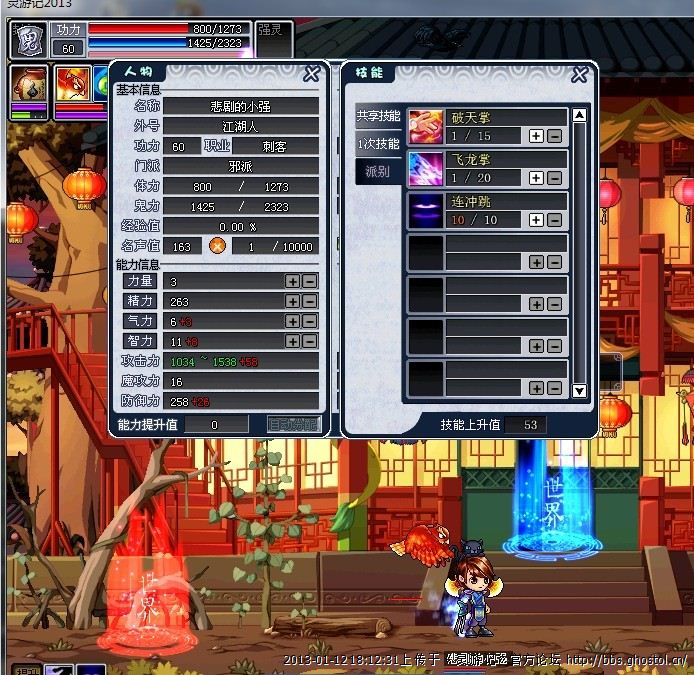Choose the 飞龙掌 skill icon
This screenshot has width=694, height=675.
(x=426, y=169)
